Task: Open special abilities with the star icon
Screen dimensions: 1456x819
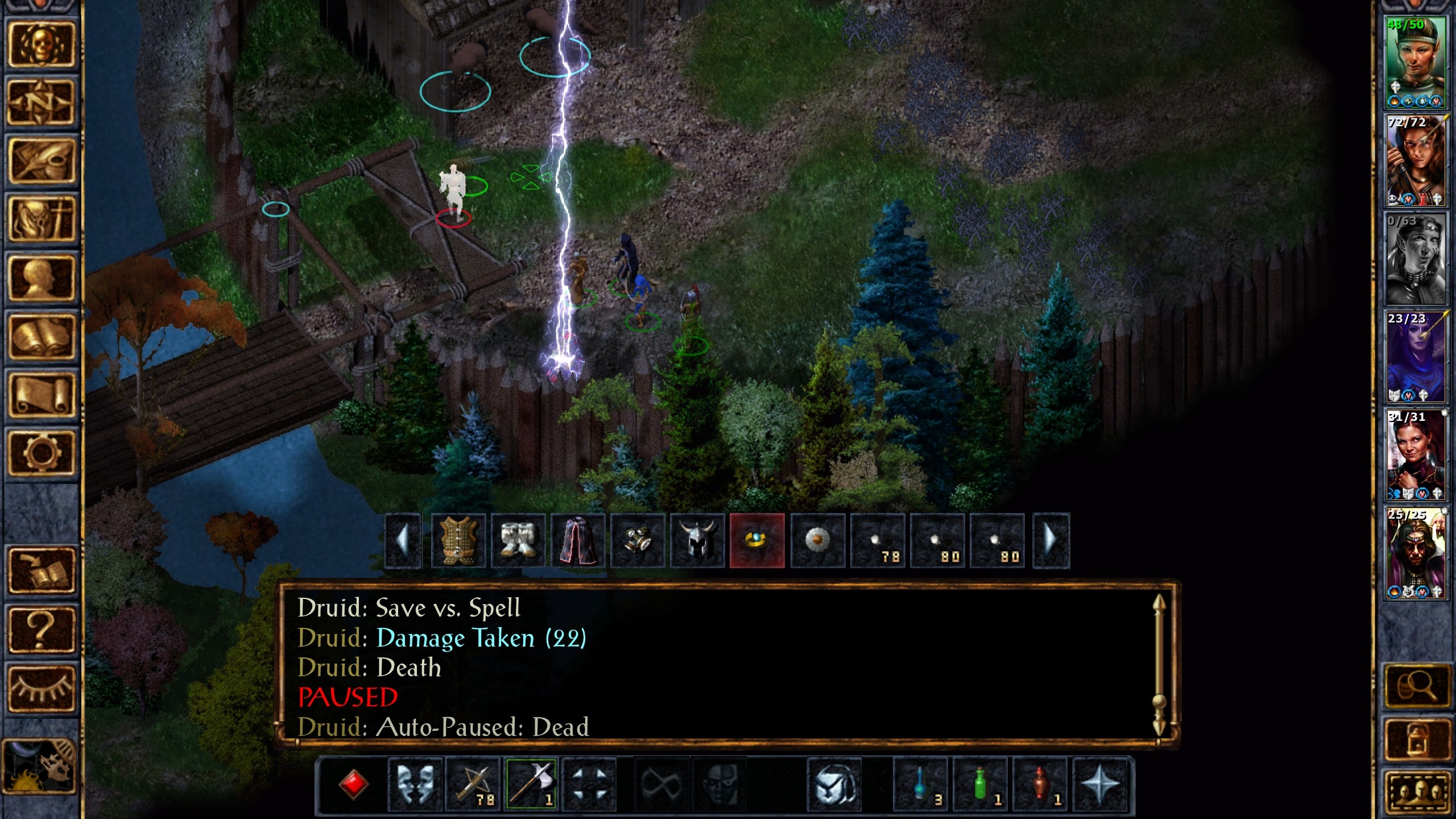Action: coord(1100,785)
